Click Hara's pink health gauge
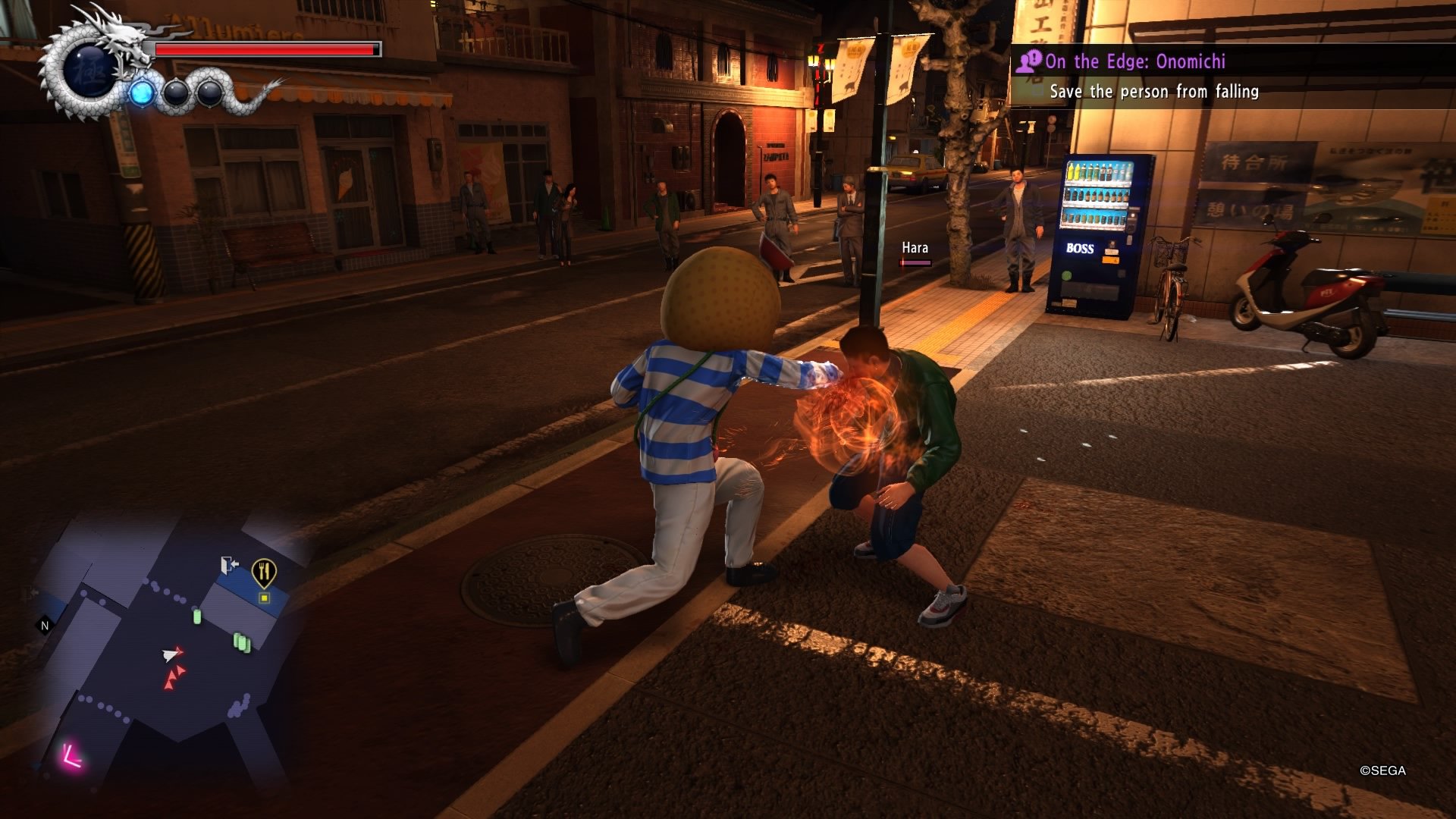This screenshot has height=819, width=1456. [x=914, y=263]
